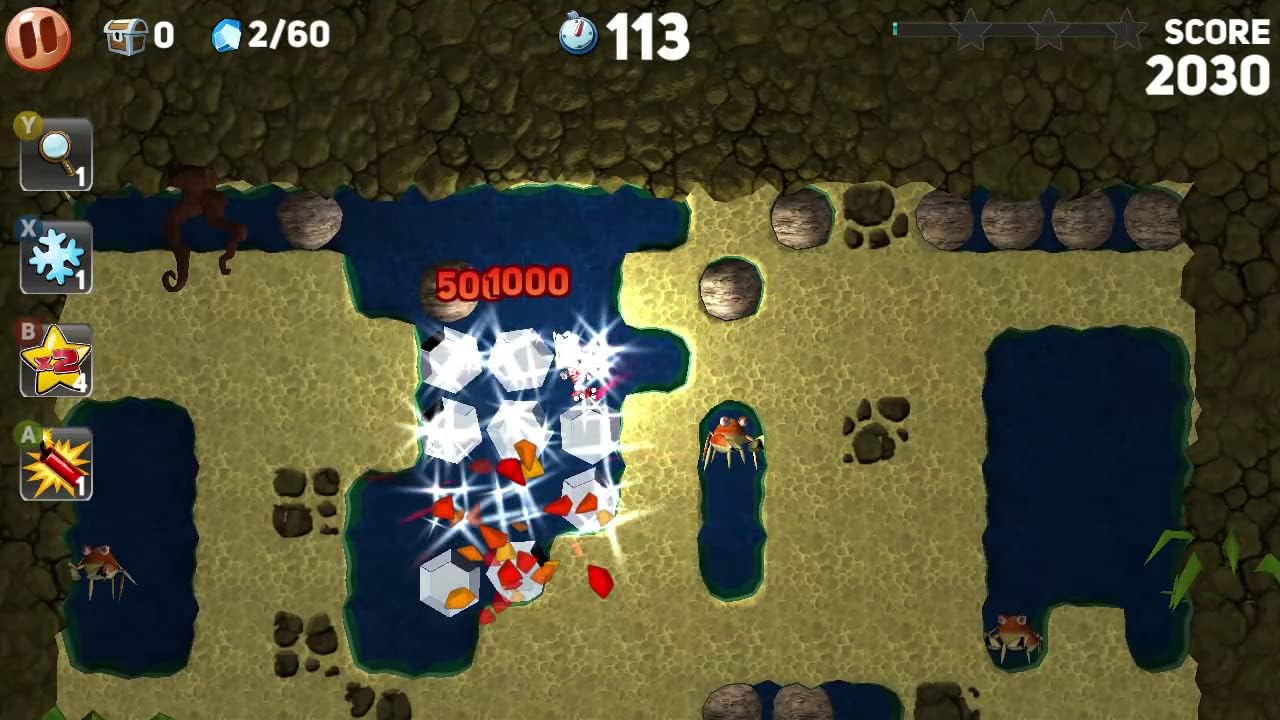Click the first star on the progress bar
Screen dimensions: 1280x720
(971, 31)
